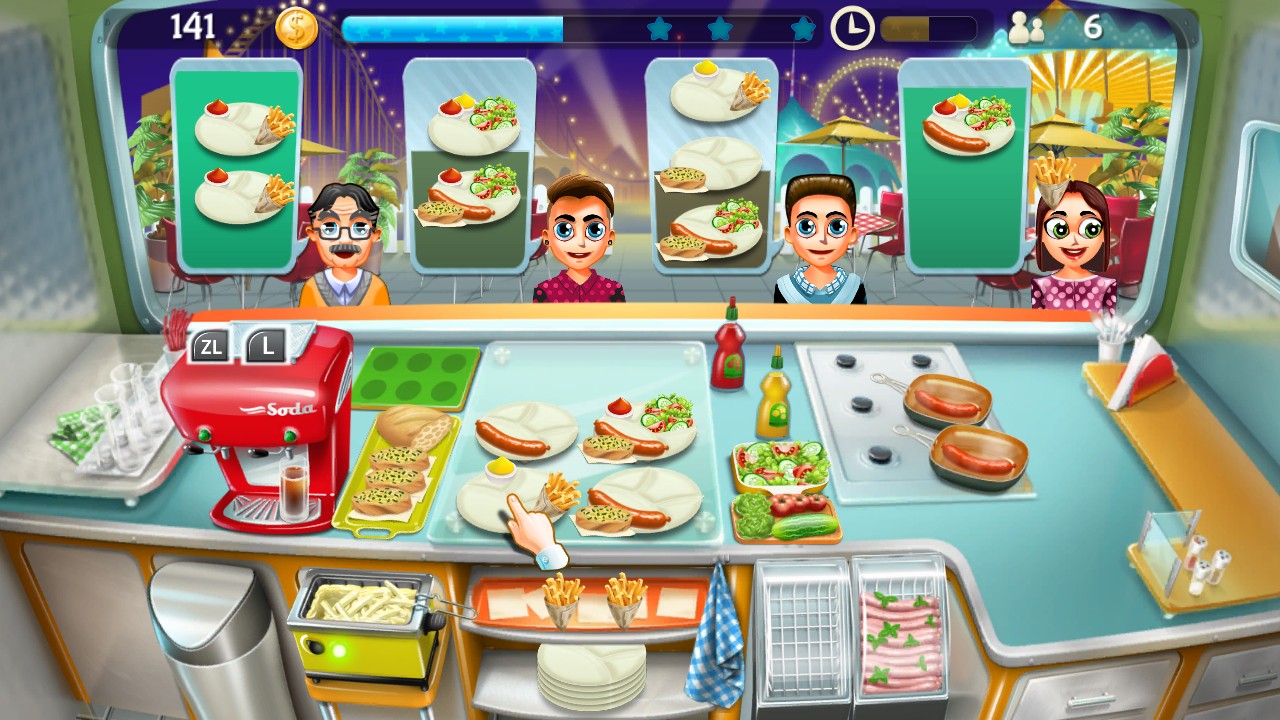Viewport: 1280px width, 720px height.
Task: Select the clock timer icon at the top
Action: tap(851, 27)
